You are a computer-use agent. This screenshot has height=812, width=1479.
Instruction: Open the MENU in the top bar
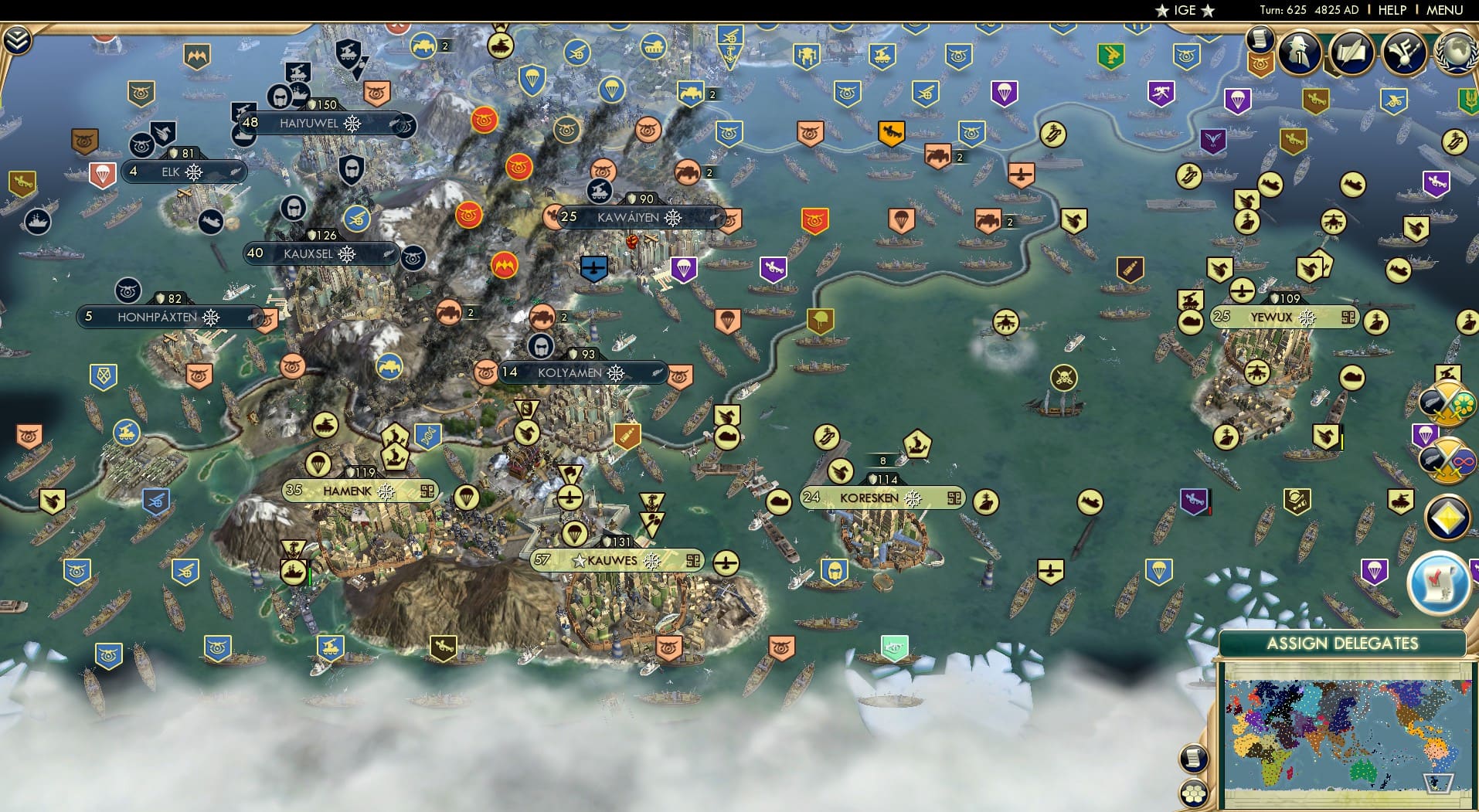[x=1445, y=10]
